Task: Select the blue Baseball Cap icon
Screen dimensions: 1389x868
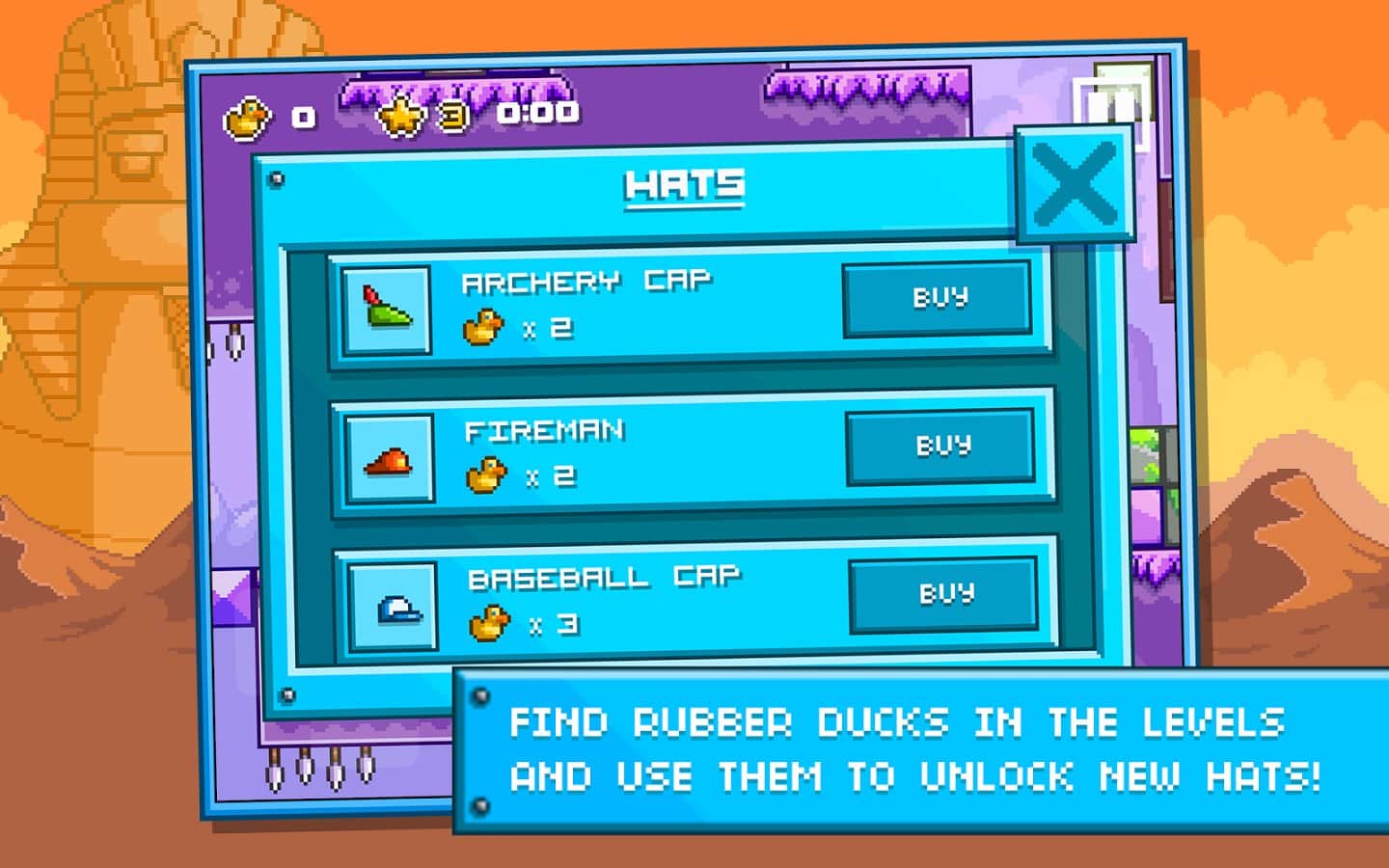Action: [x=394, y=609]
